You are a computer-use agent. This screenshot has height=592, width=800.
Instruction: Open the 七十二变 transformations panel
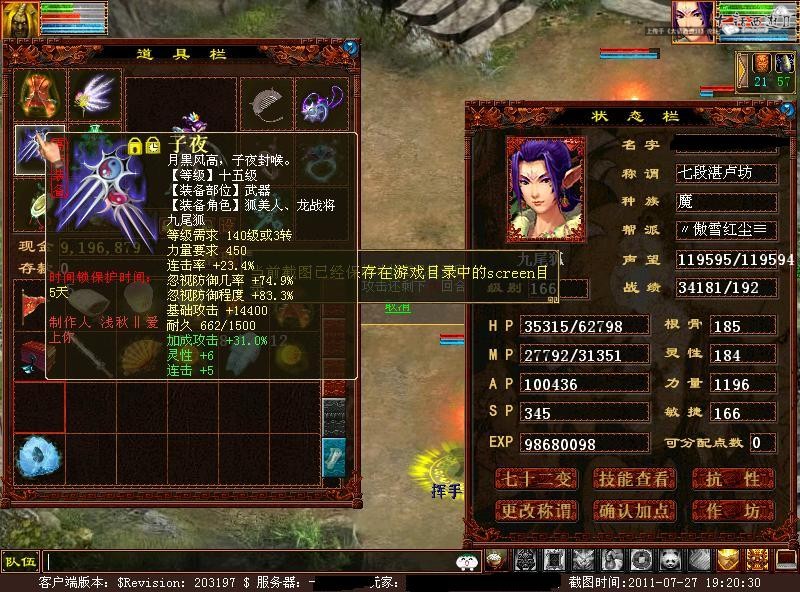[x=536, y=479]
